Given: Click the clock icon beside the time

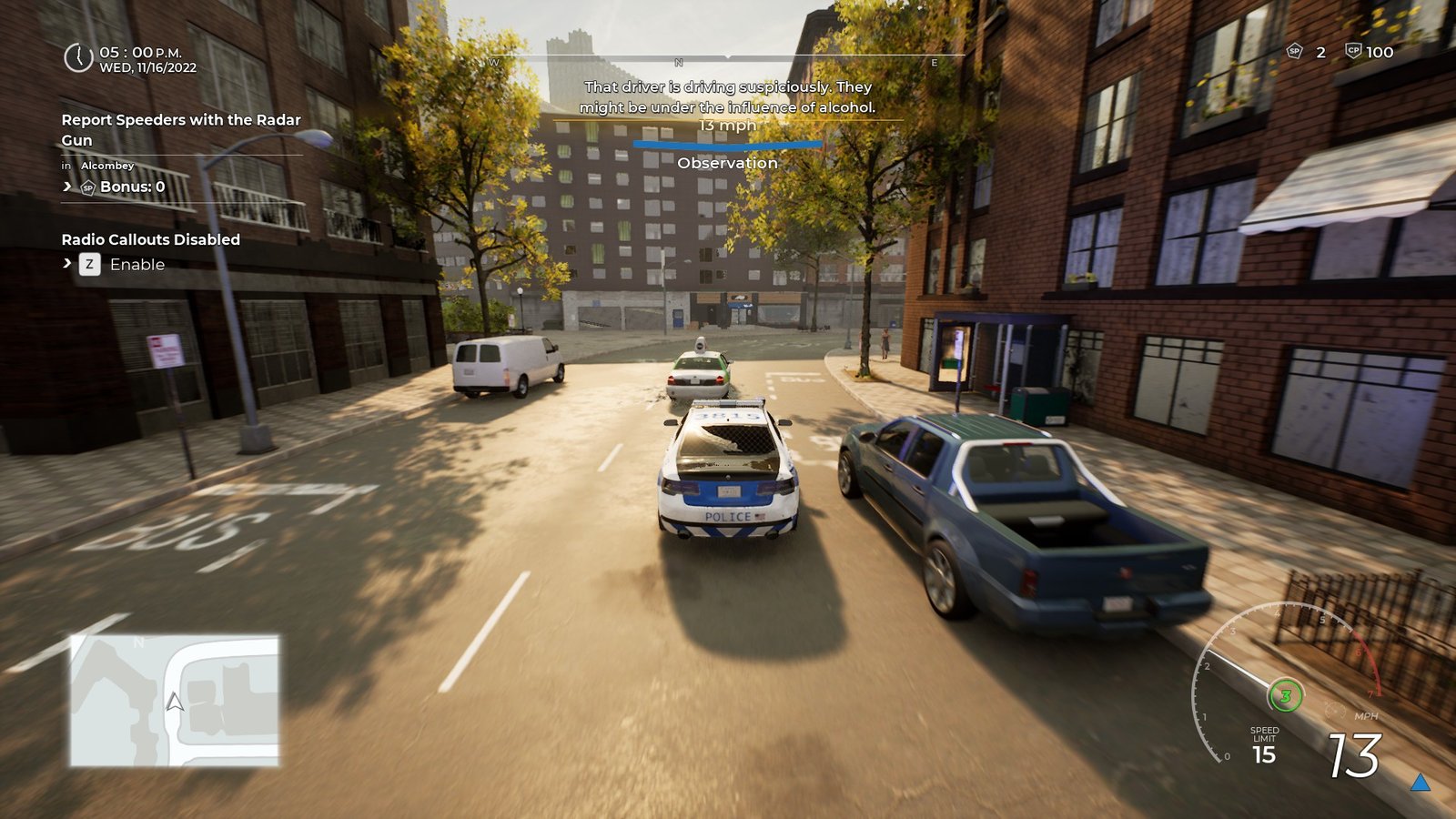Looking at the screenshot, I should 78,58.
